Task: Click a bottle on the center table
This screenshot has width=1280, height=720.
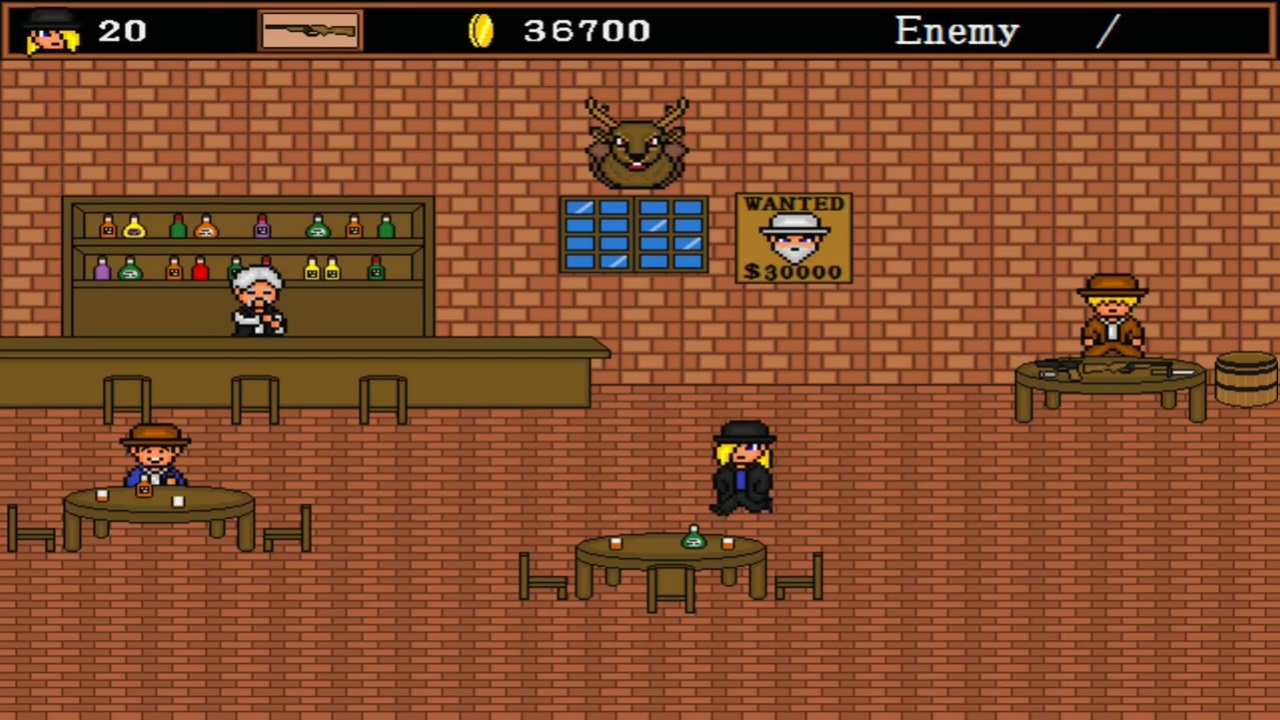Action: (x=694, y=540)
